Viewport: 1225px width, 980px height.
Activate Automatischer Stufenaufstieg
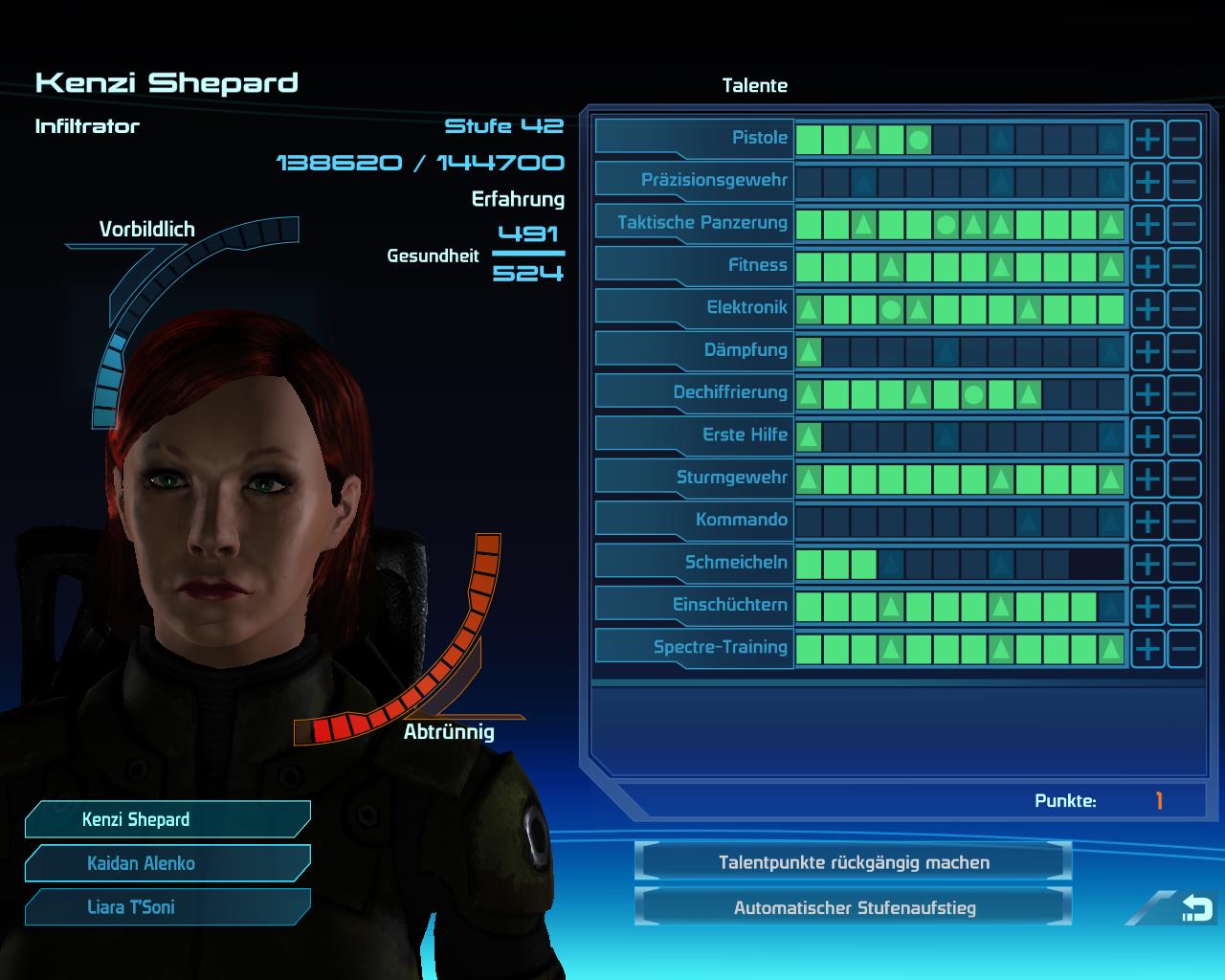pos(853,907)
